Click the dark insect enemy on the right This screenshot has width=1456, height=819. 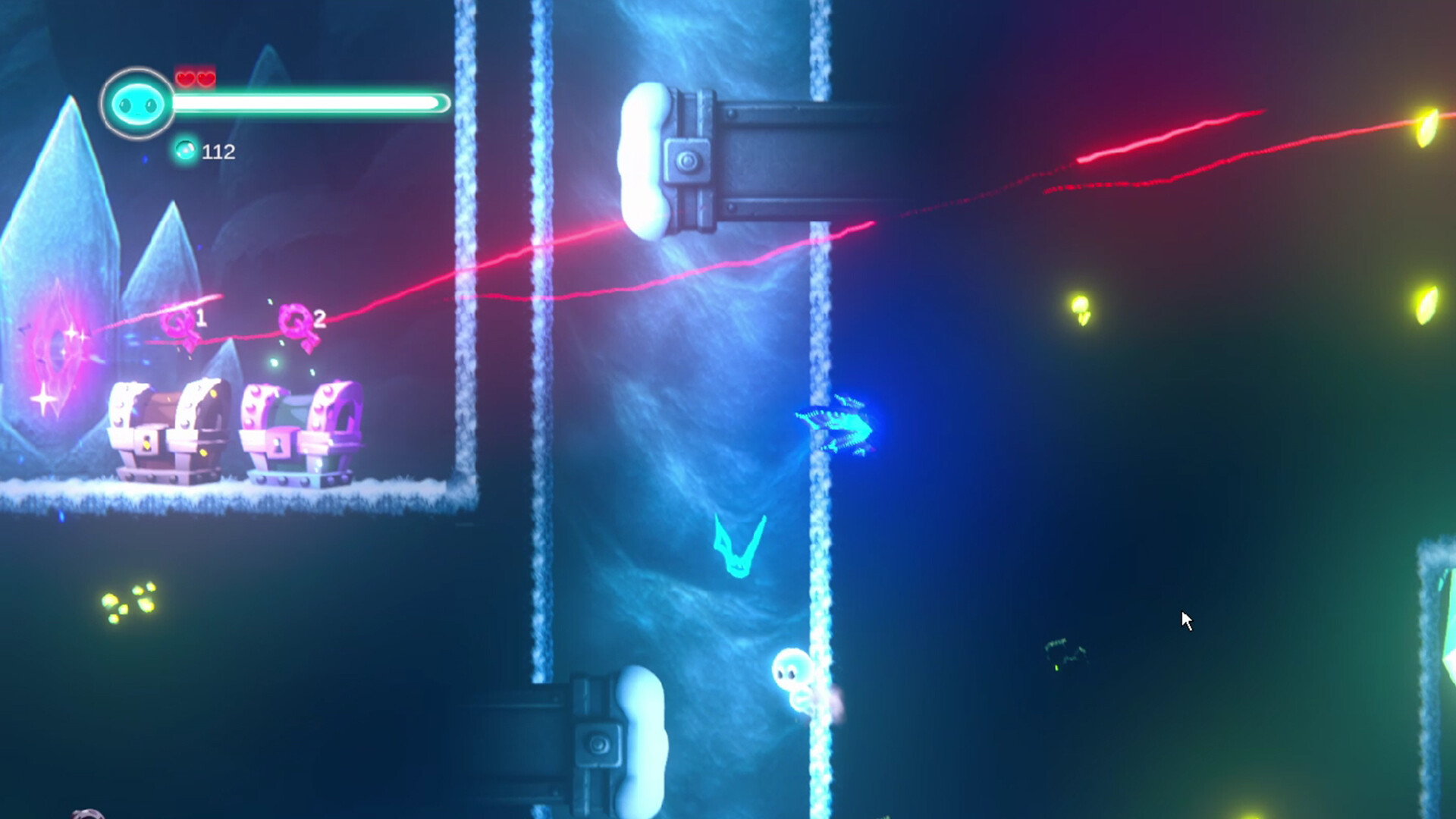click(x=1062, y=651)
